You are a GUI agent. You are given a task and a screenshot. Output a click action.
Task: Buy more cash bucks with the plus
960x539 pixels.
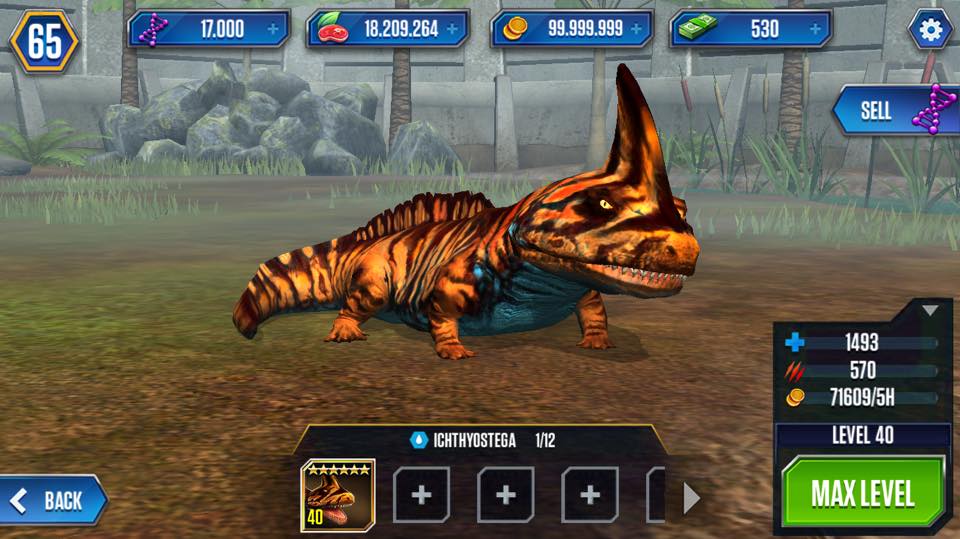815,29
